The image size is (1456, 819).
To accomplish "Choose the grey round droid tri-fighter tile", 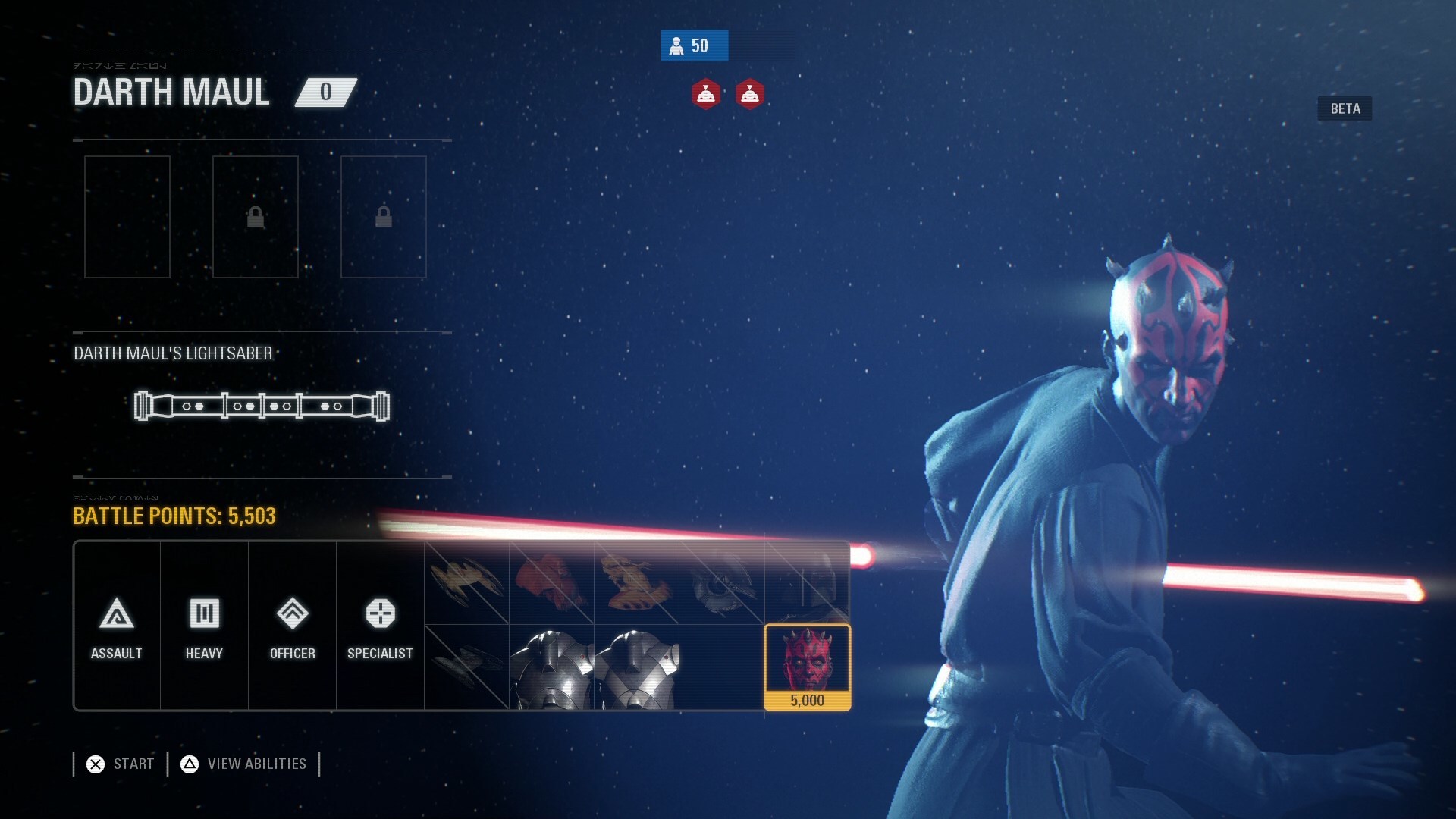I will [721, 583].
